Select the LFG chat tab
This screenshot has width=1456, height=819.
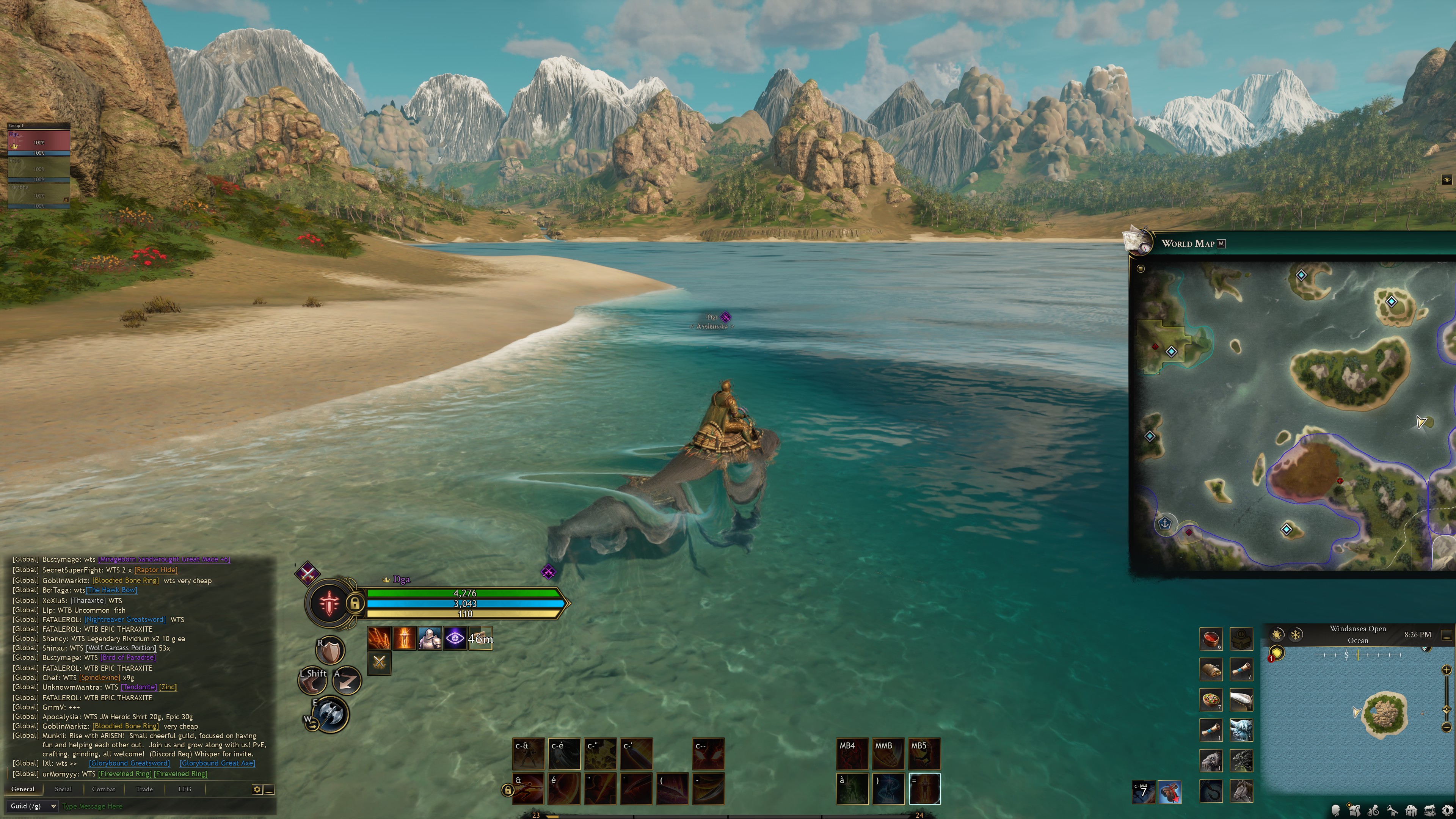pyautogui.click(x=185, y=789)
